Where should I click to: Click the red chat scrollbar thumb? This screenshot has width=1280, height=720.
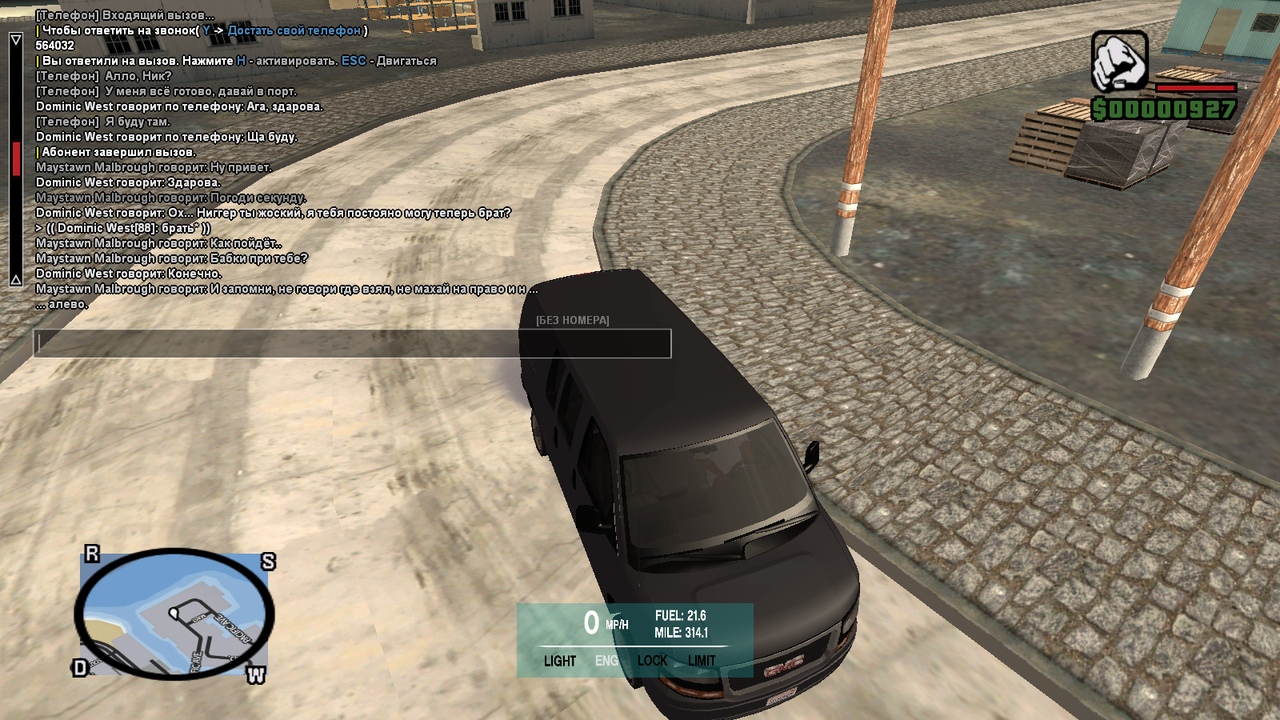click(16, 160)
